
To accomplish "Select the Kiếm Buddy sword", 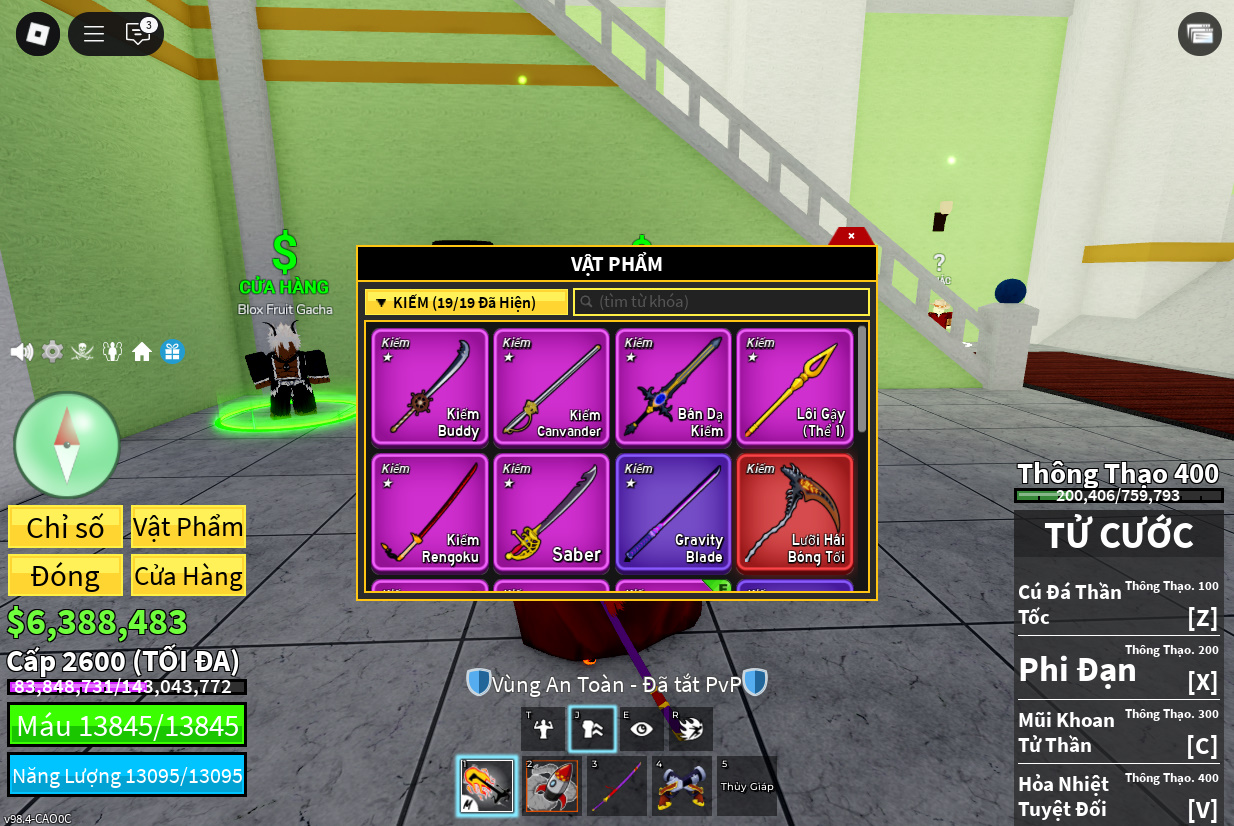I will pyautogui.click(x=430, y=387).
